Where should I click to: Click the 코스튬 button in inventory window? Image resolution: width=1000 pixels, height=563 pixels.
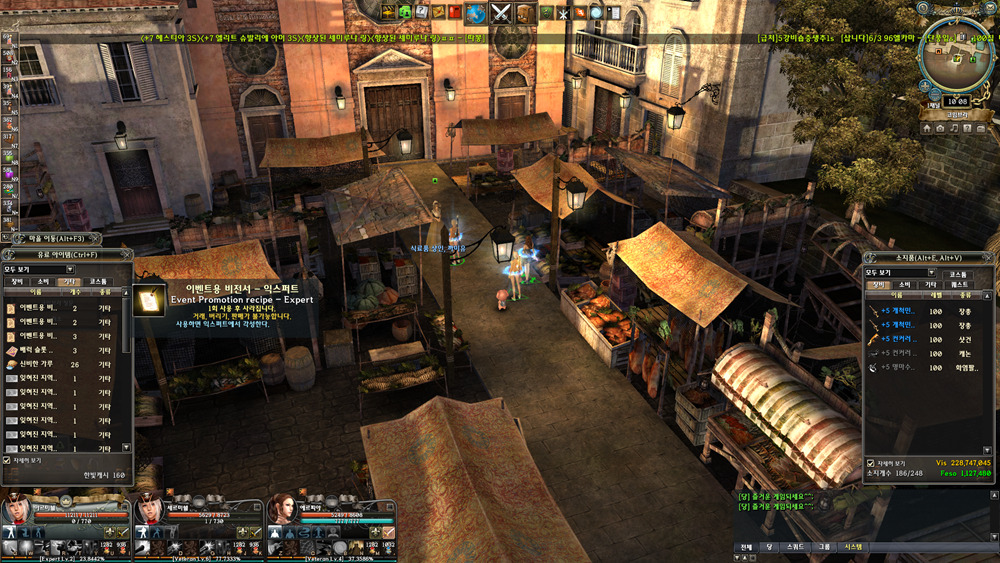click(x=957, y=274)
